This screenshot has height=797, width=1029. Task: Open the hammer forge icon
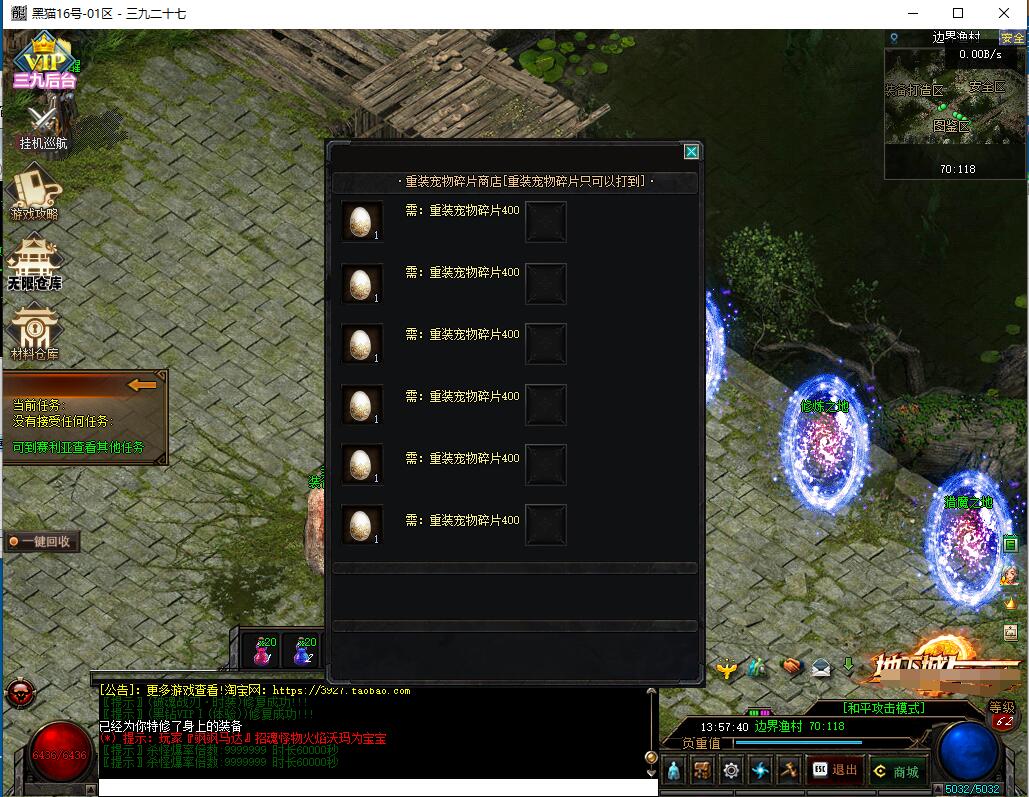[789, 771]
